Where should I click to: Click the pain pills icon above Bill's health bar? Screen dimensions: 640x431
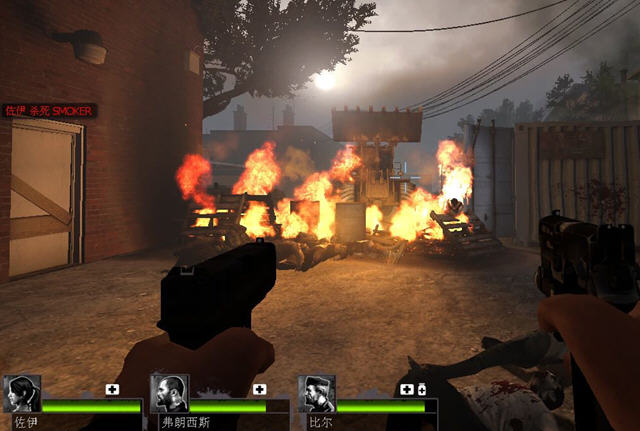(x=421, y=389)
